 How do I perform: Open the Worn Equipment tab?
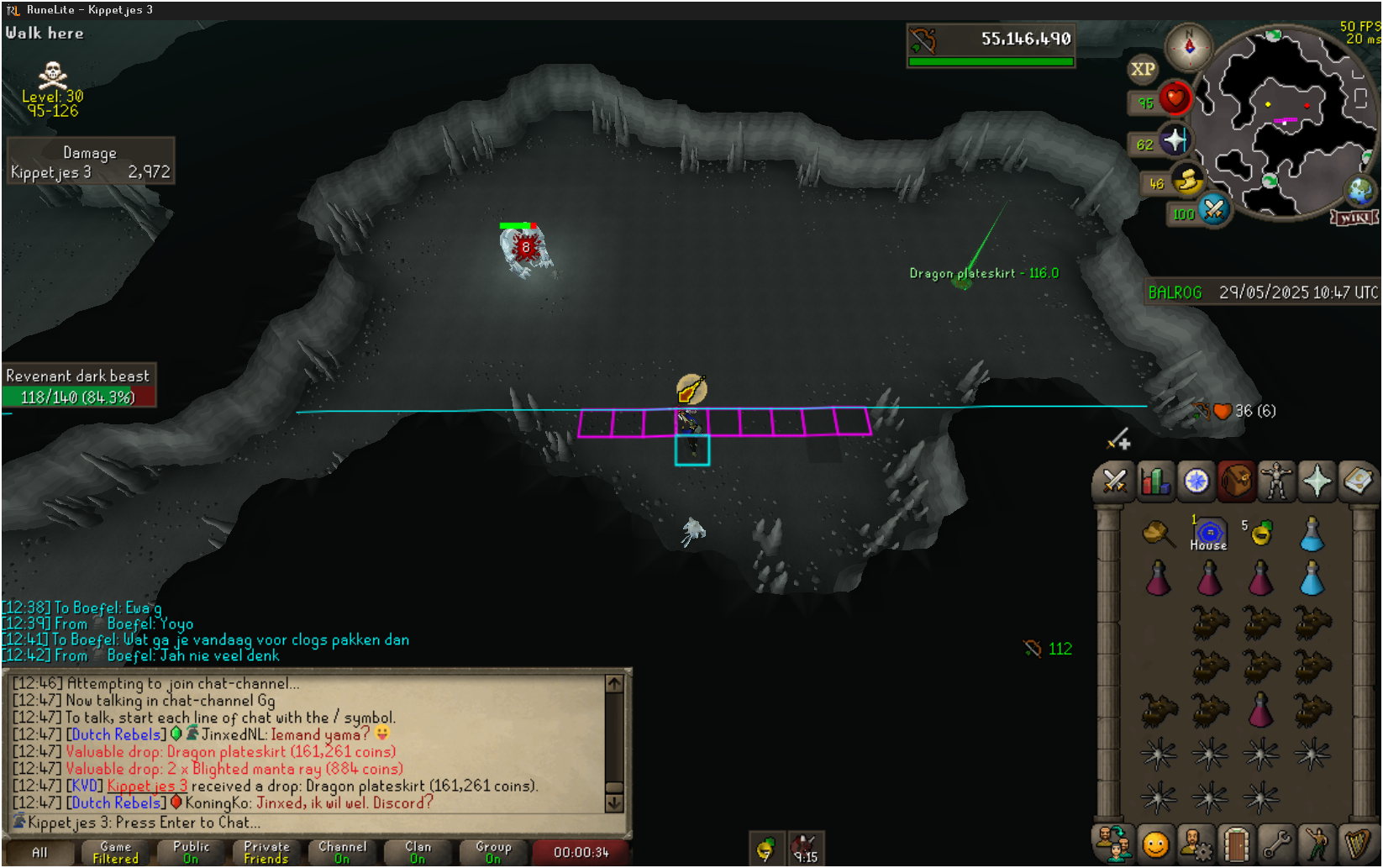point(1276,481)
